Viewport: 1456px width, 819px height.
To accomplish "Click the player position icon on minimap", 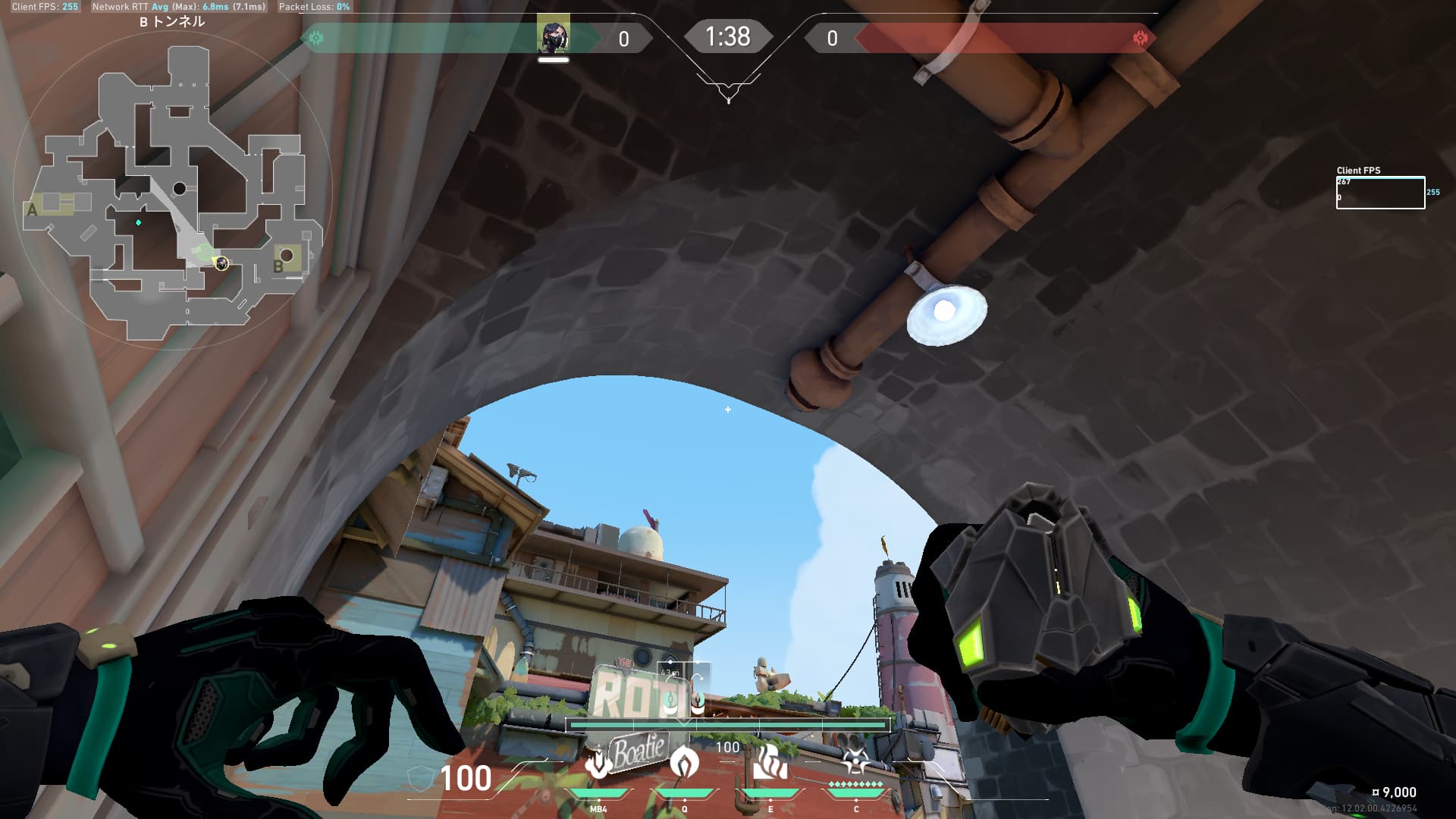I will [x=221, y=263].
